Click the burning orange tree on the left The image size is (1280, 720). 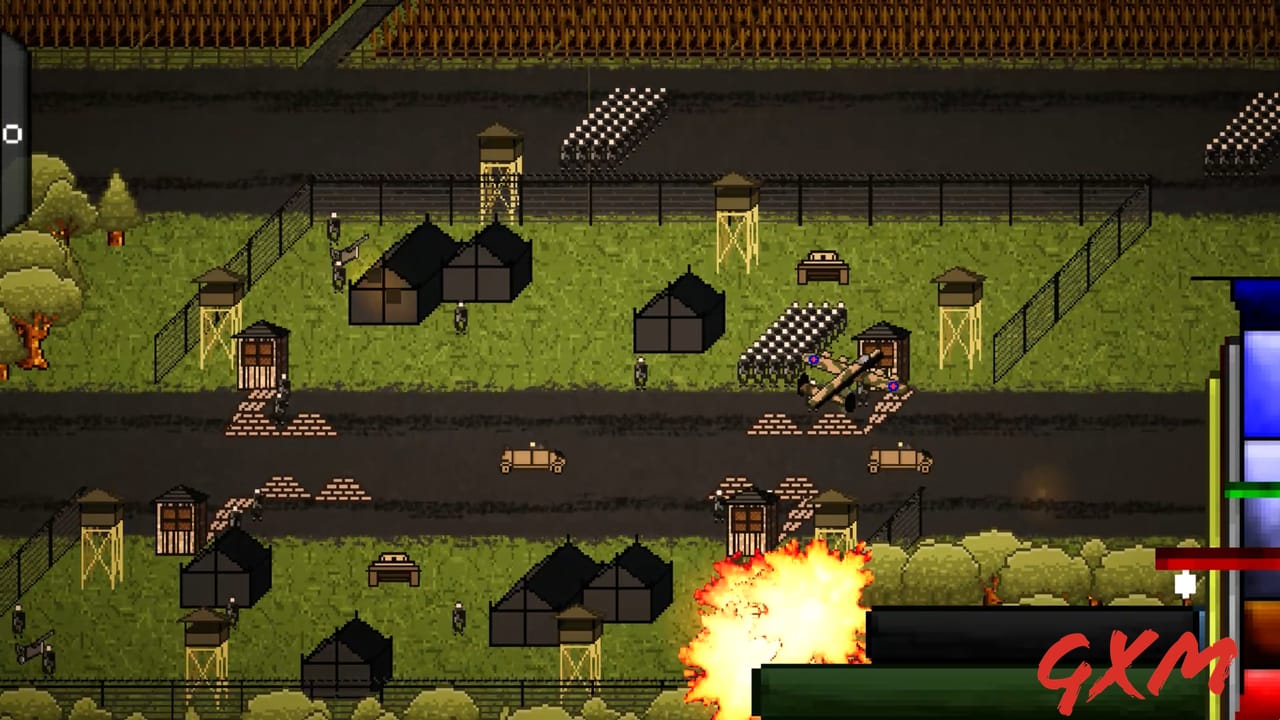(35, 340)
